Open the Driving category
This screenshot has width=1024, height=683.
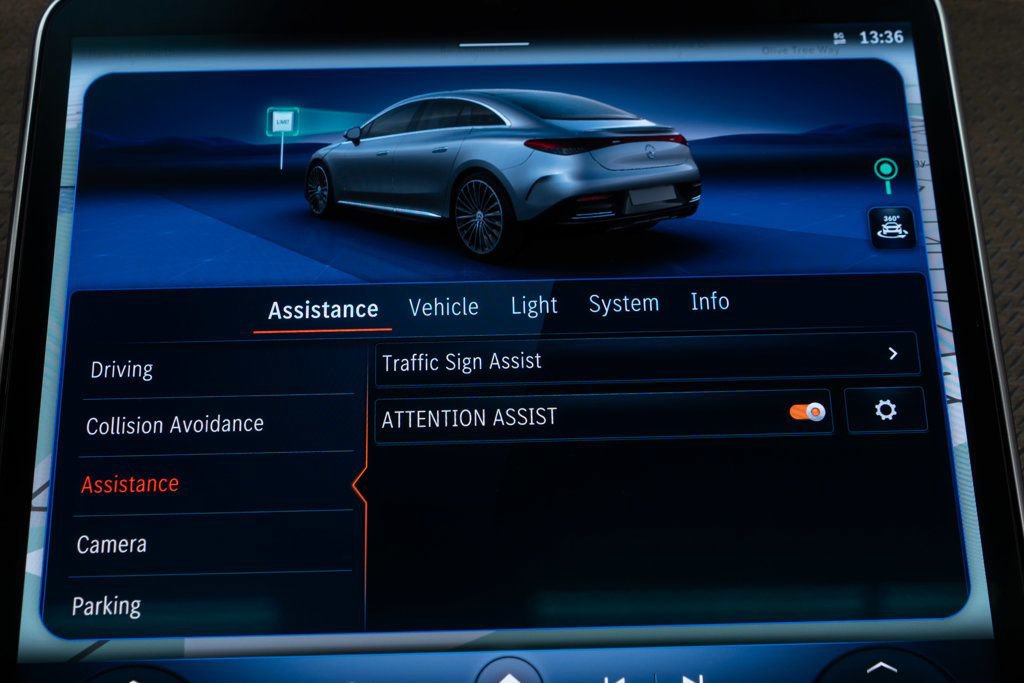coord(122,369)
